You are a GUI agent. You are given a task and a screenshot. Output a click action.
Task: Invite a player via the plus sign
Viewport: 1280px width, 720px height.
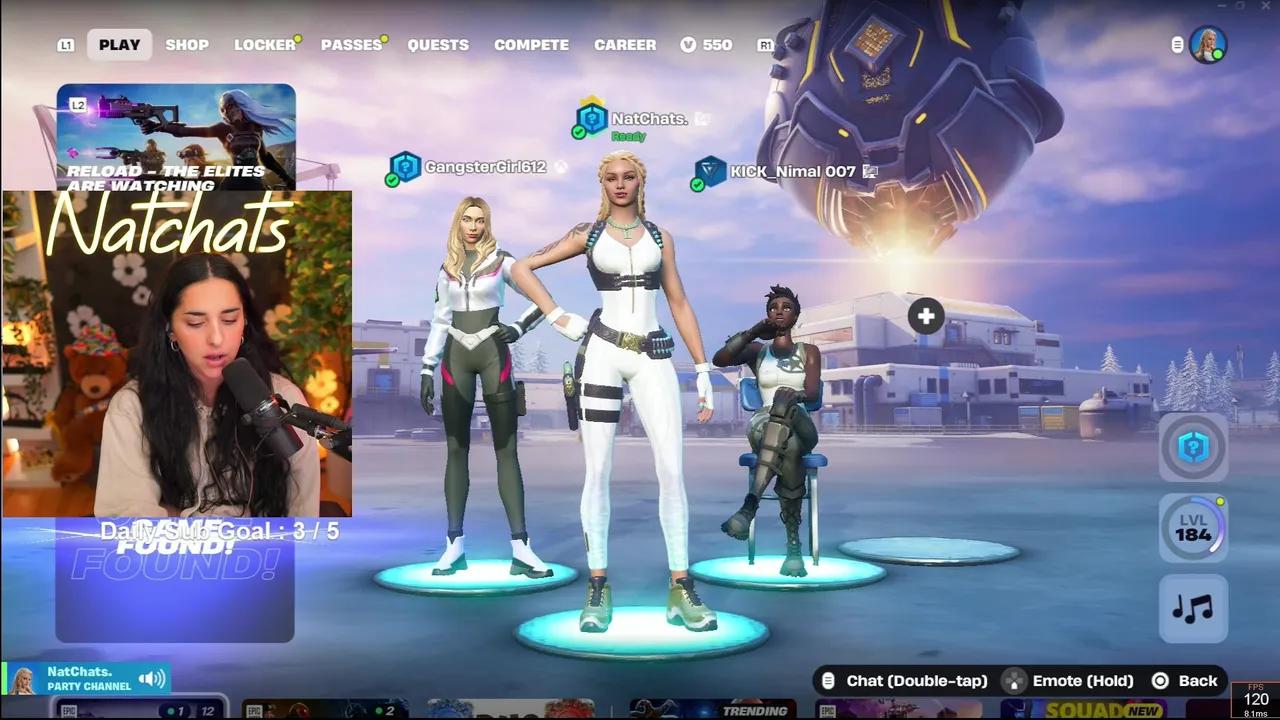point(925,316)
